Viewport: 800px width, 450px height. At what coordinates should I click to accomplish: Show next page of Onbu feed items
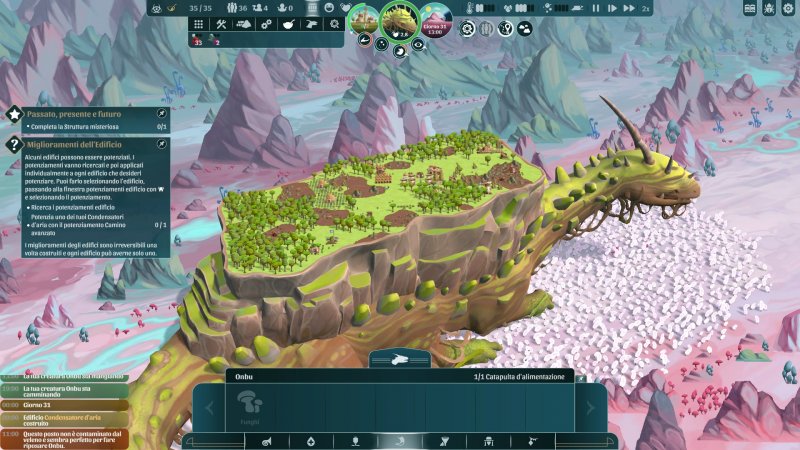tap(591, 408)
